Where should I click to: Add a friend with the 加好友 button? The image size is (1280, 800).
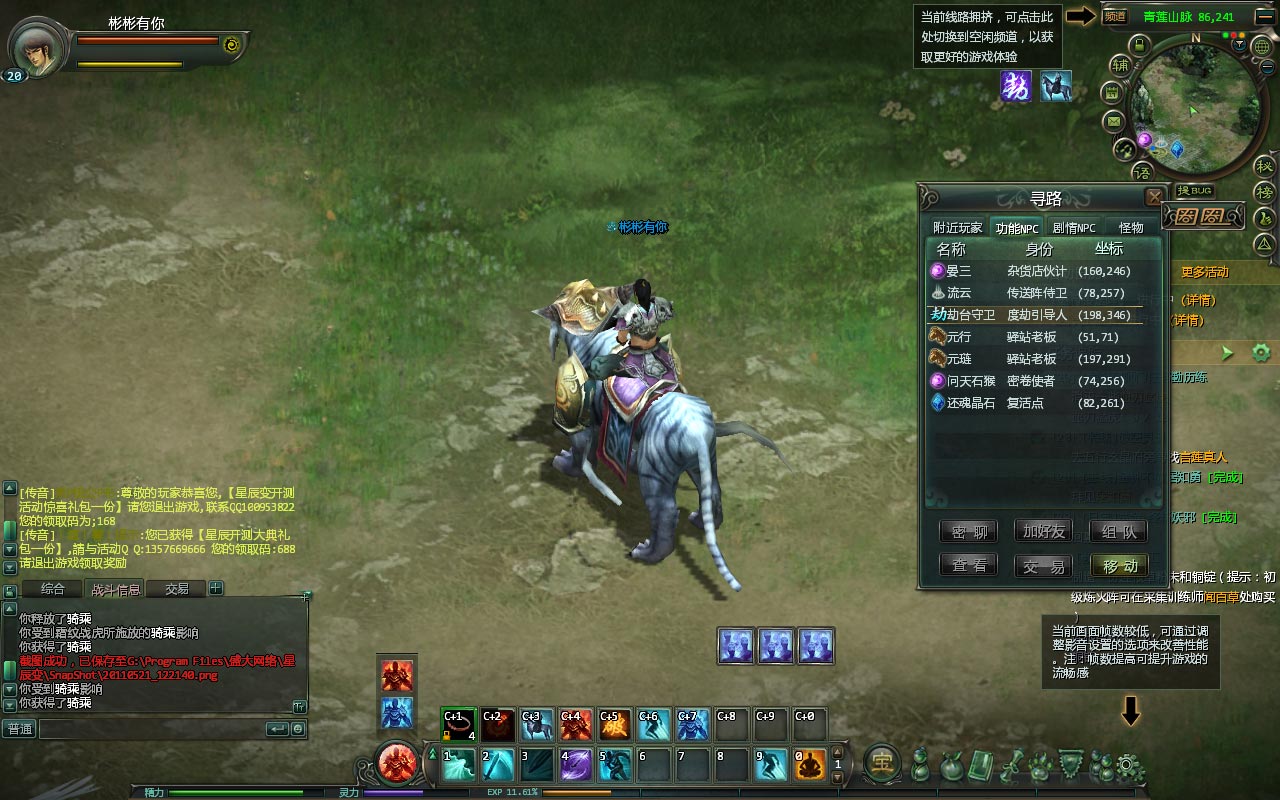click(x=1043, y=532)
